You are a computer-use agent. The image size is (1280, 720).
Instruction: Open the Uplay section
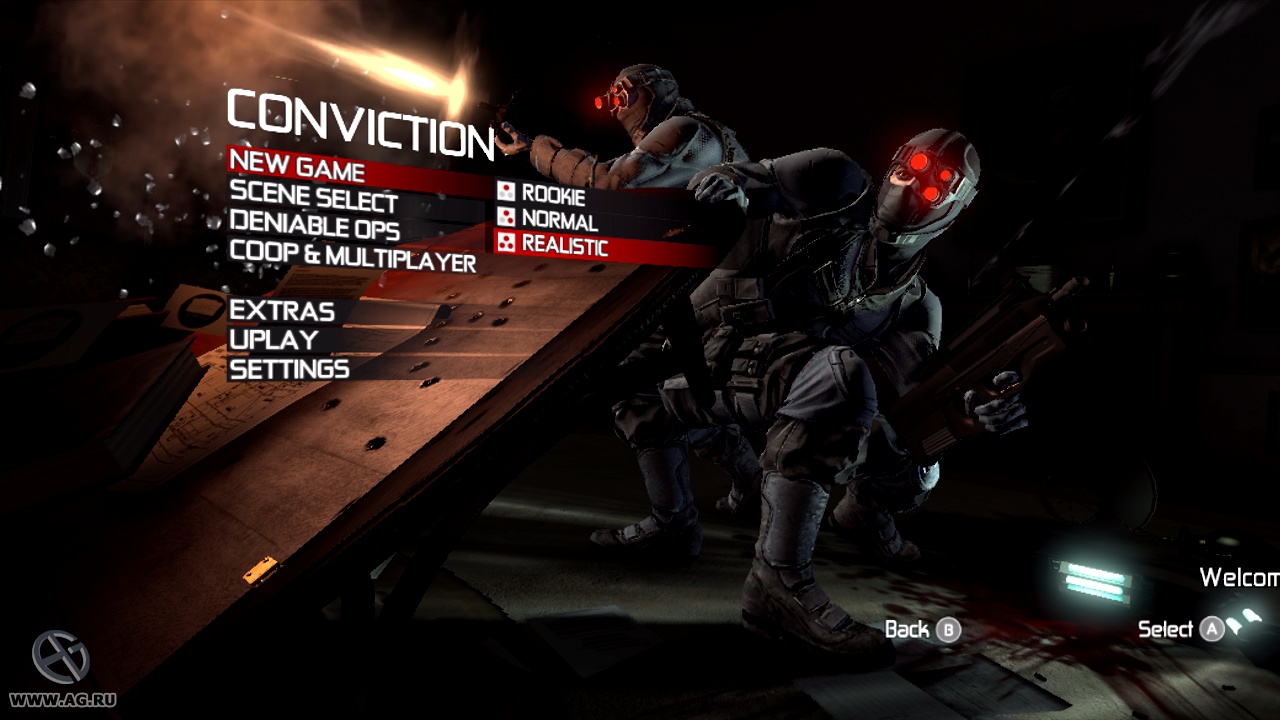(x=272, y=341)
